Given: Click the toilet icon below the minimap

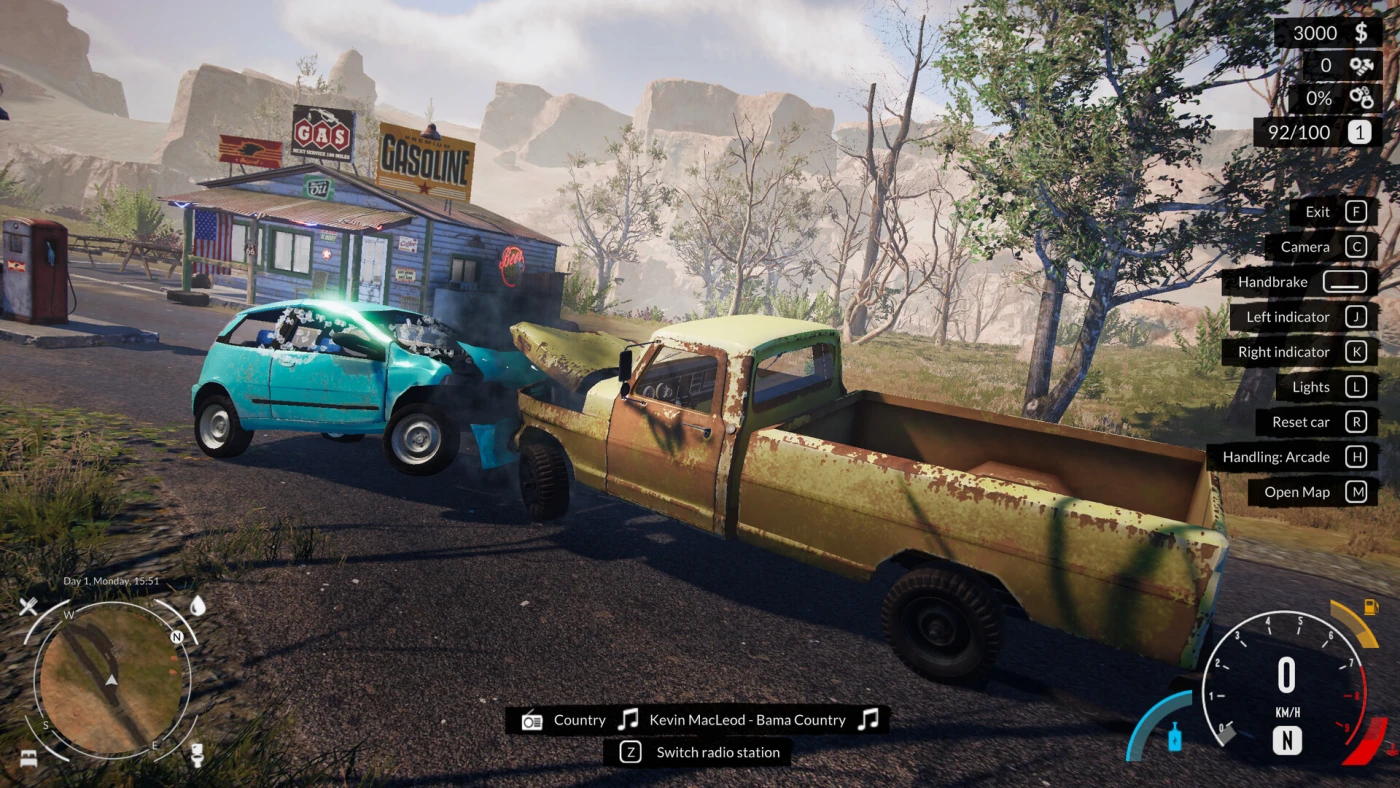Looking at the screenshot, I should 197,753.
